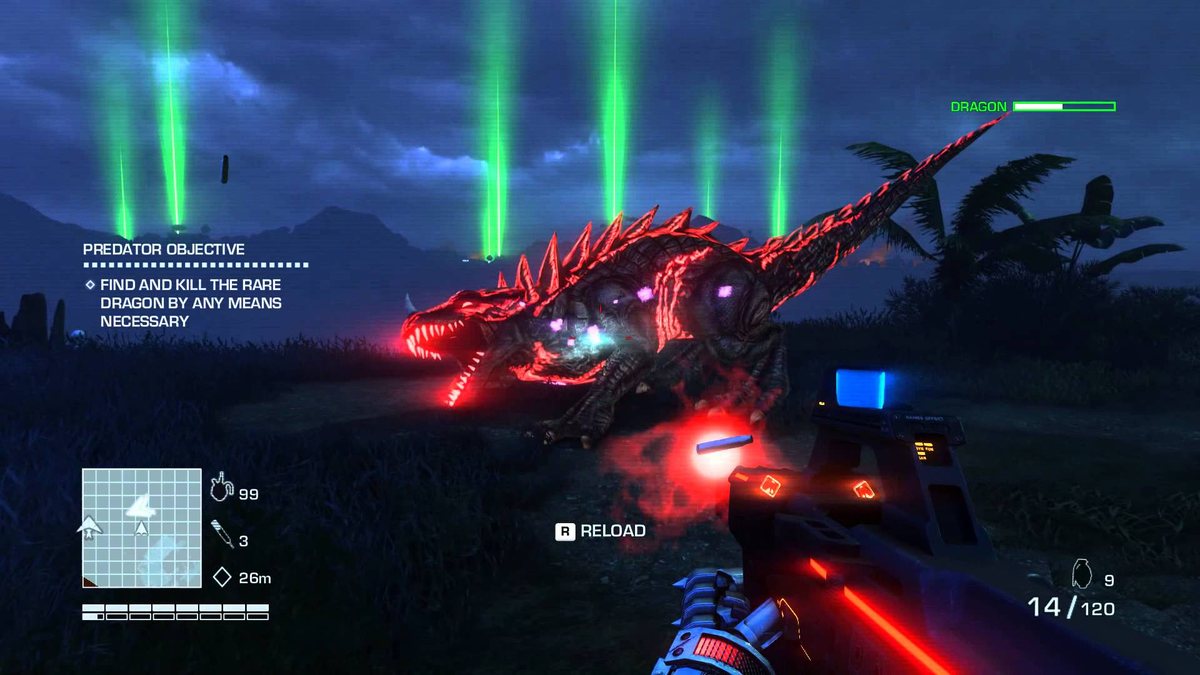The height and width of the screenshot is (675, 1200).
Task: Click the body armor icon showing 99
Action: tap(221, 489)
